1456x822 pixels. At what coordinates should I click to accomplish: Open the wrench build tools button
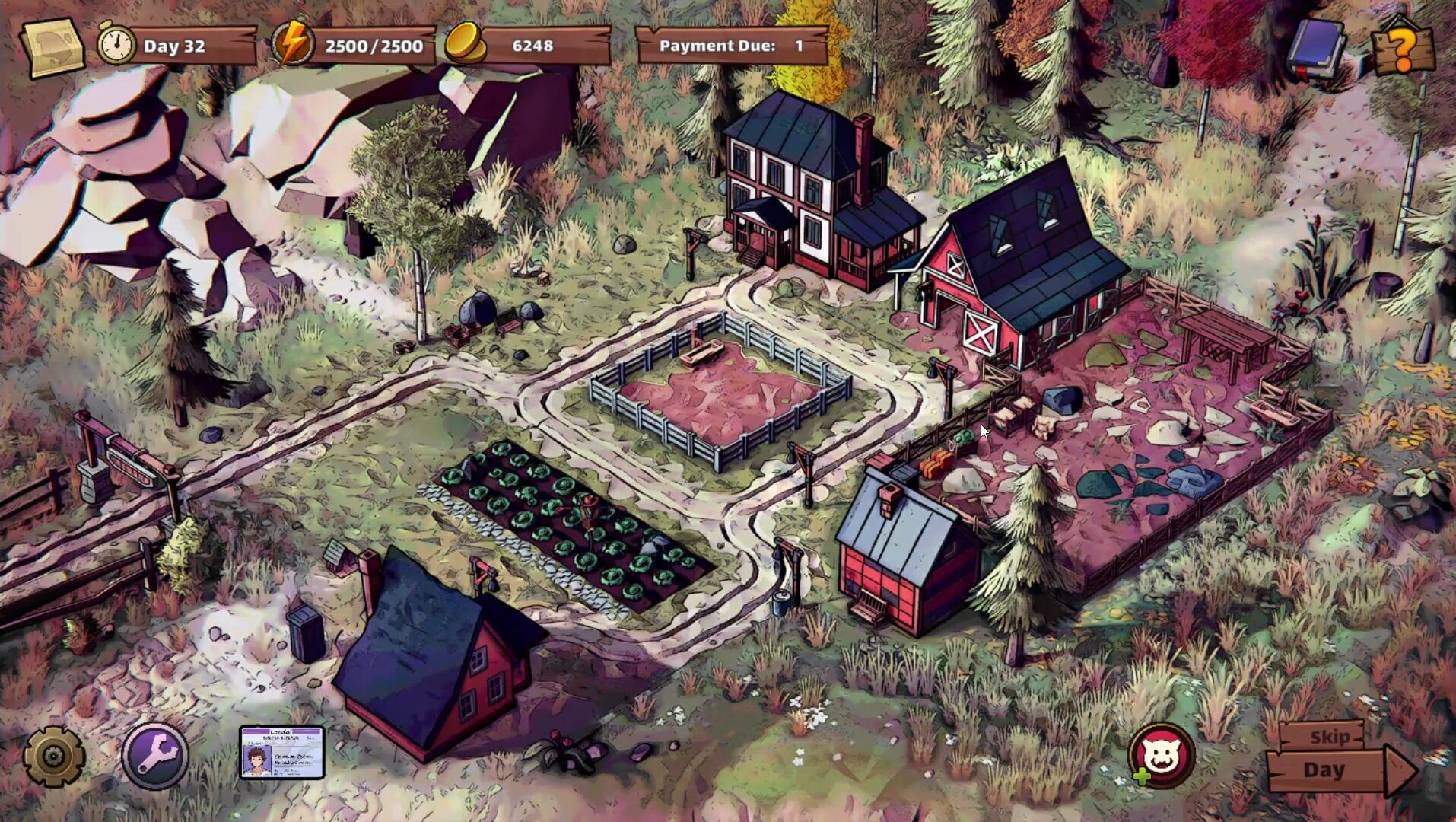point(155,756)
